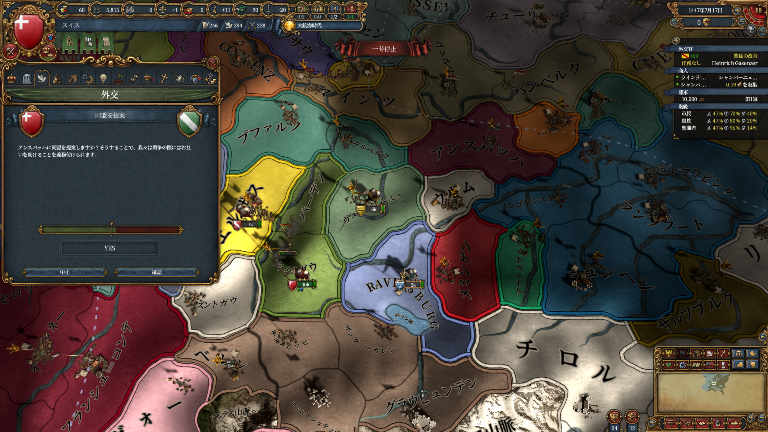Open the court tab with the column icon
Viewport: 768px width, 432px height.
click(28, 78)
